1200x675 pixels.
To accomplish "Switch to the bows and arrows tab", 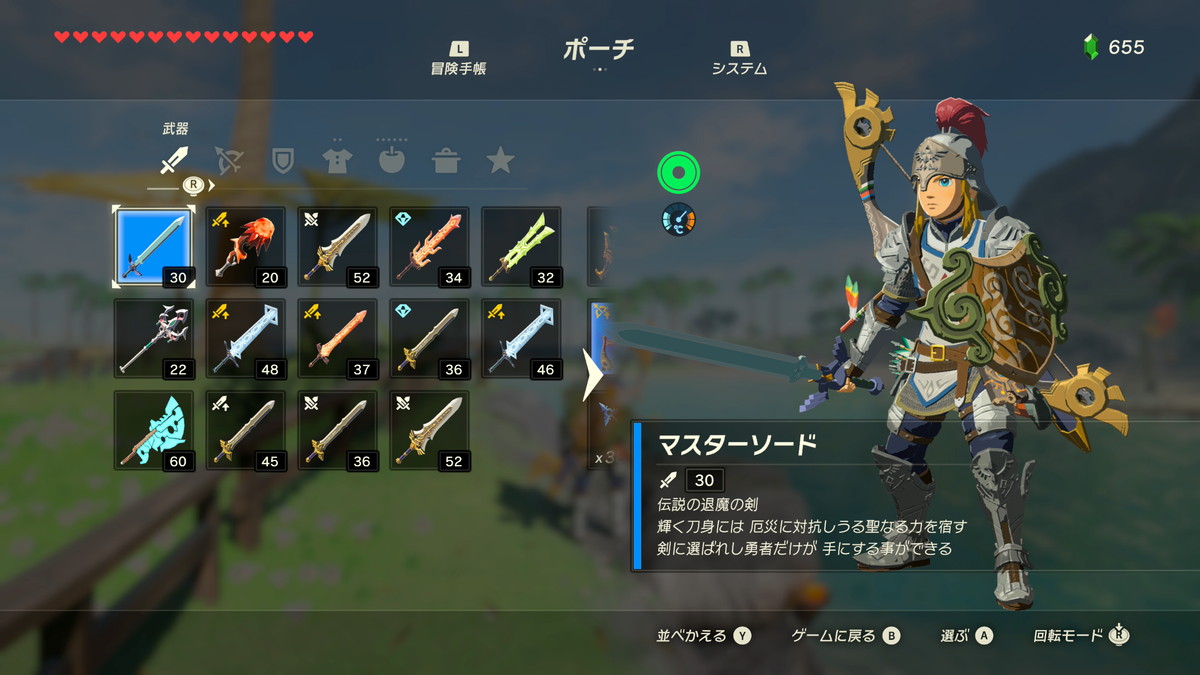I will (229, 160).
